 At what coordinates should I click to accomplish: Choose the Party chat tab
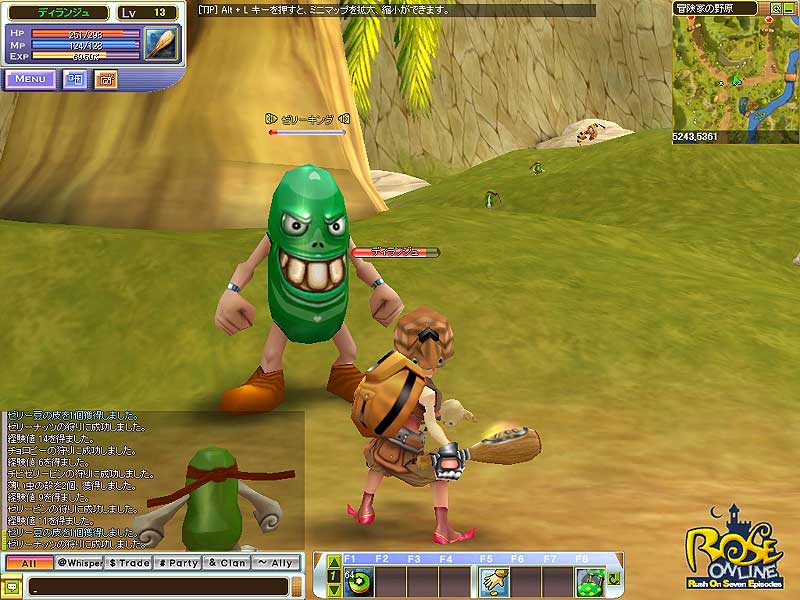pyautogui.click(x=178, y=563)
